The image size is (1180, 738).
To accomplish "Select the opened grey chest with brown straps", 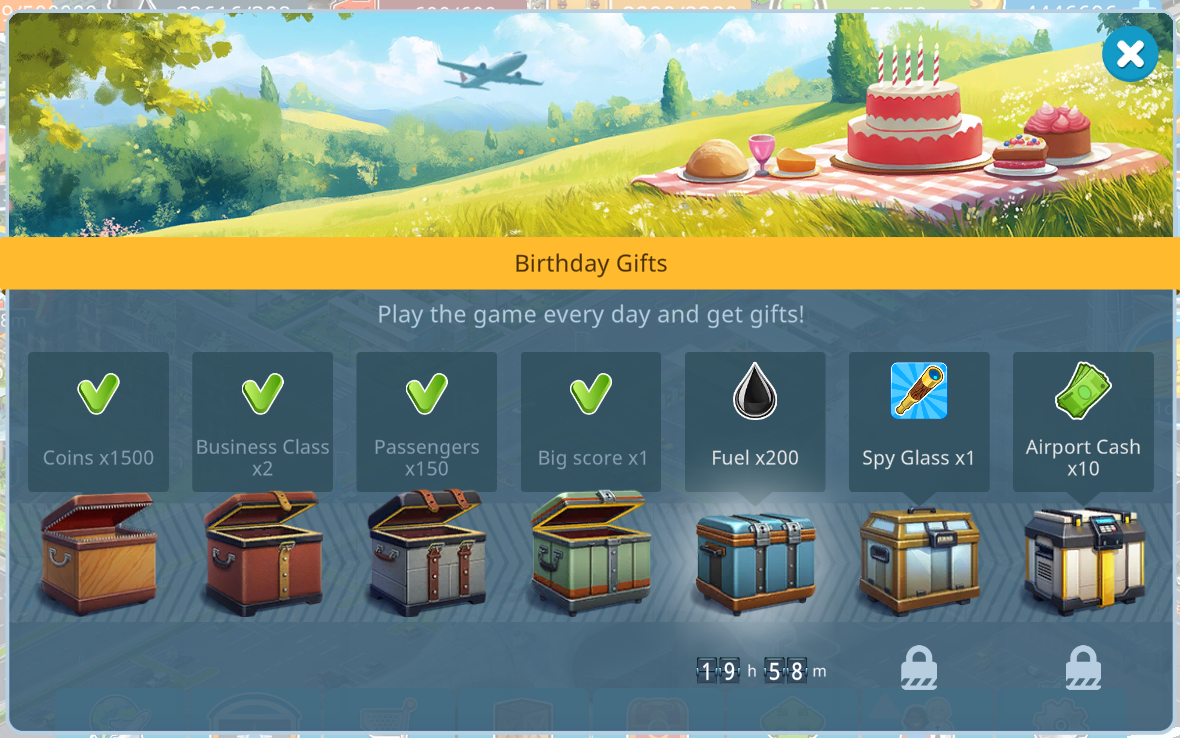I will click(x=427, y=553).
